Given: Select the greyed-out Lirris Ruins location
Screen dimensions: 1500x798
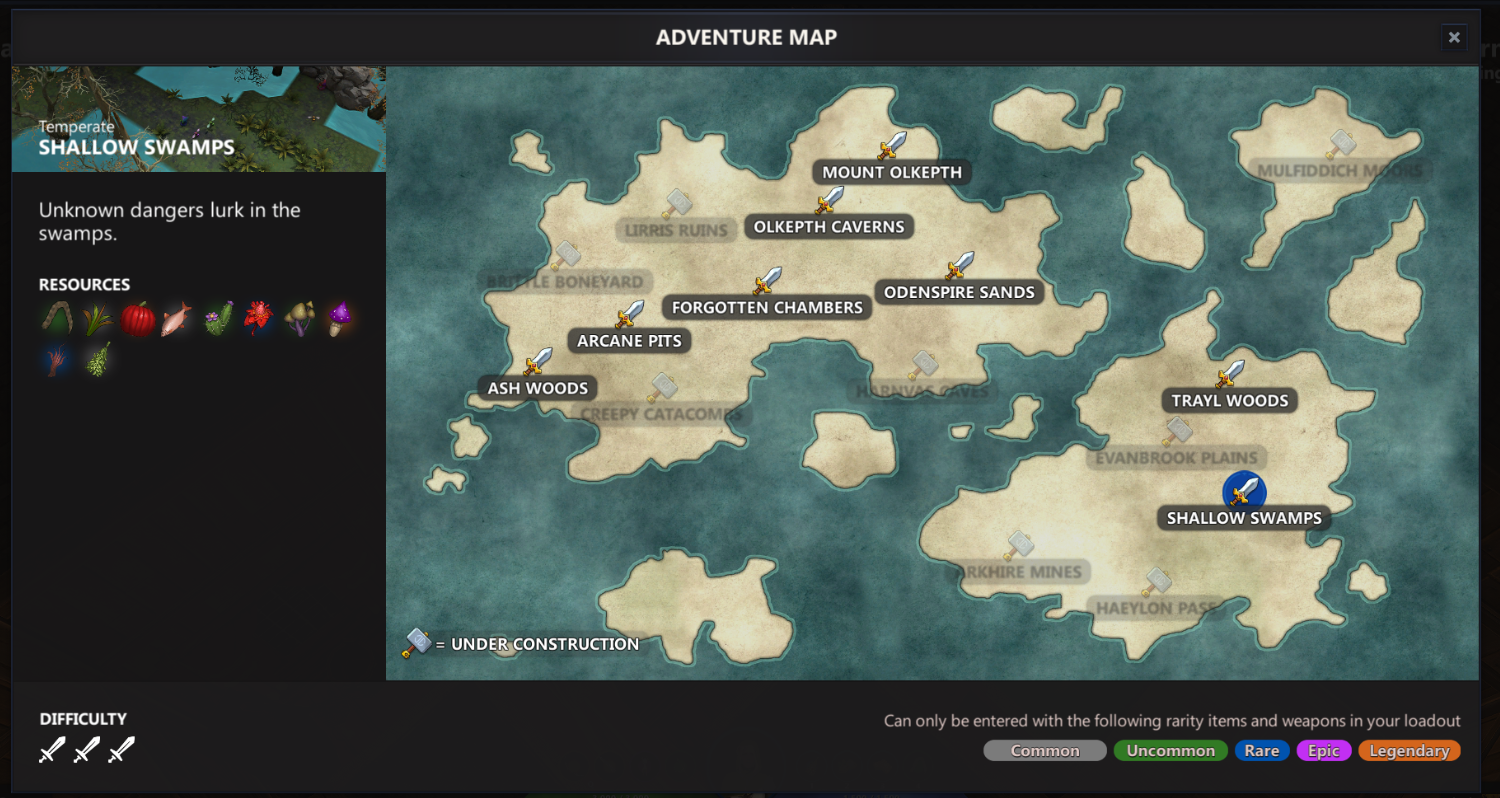Looking at the screenshot, I should click(676, 230).
